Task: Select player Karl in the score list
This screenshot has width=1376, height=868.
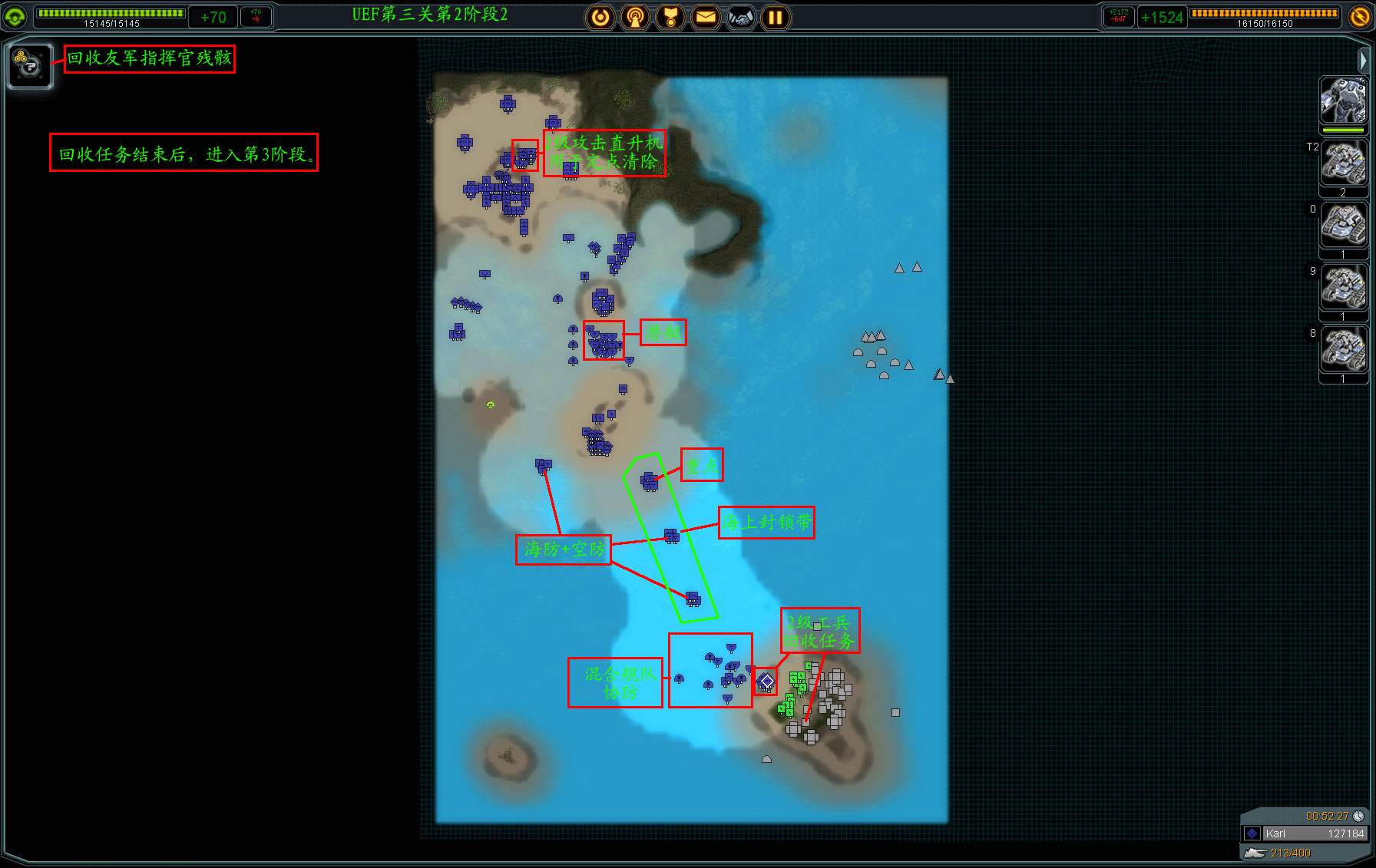Action: pos(1305,833)
